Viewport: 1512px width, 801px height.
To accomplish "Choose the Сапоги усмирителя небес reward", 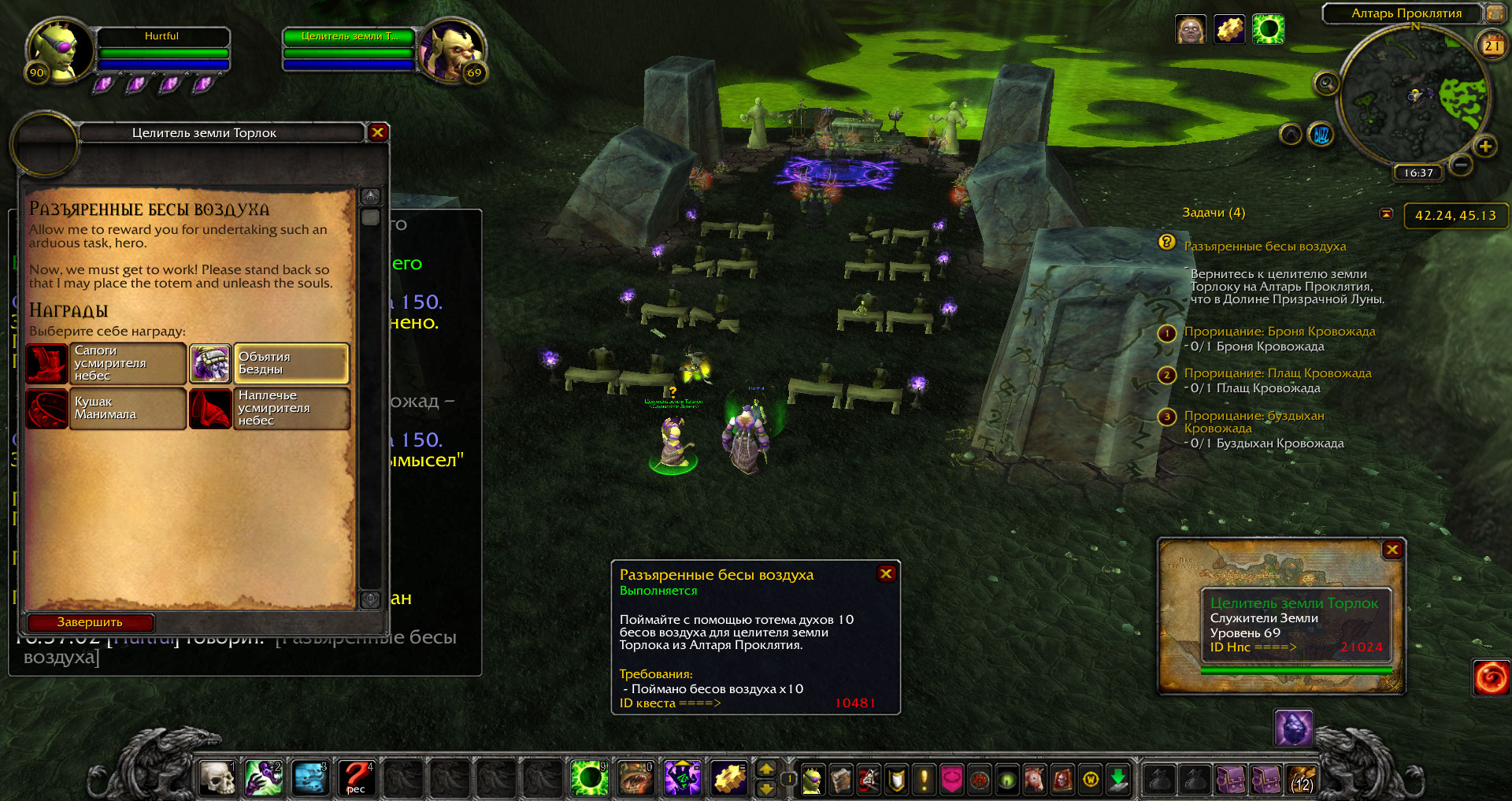I will coord(106,363).
